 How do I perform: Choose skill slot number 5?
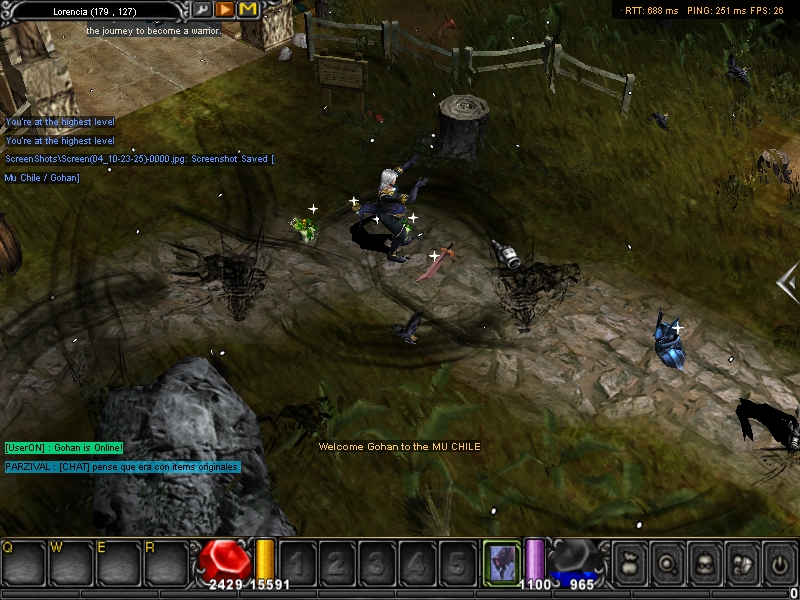coord(457,563)
